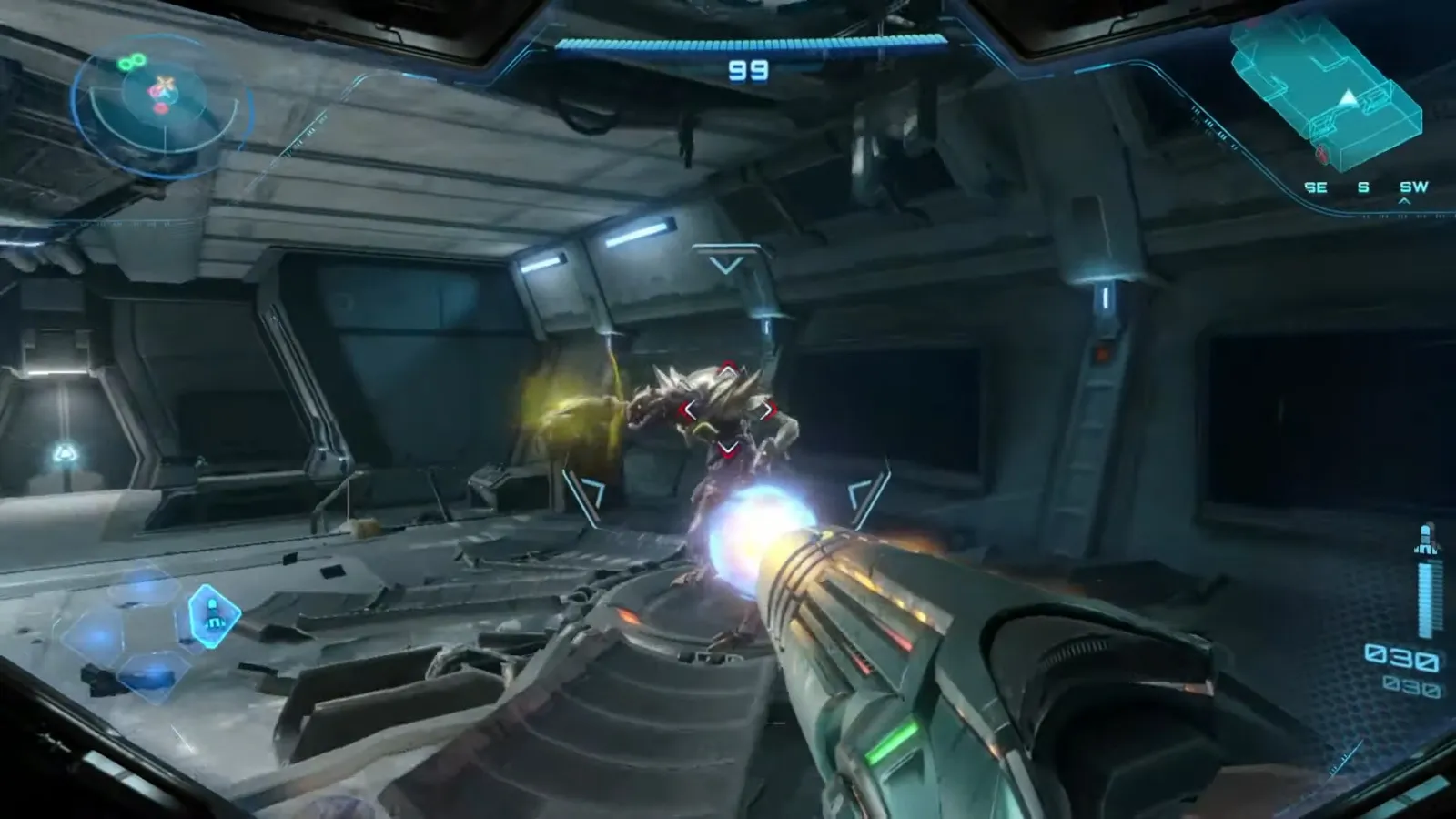The height and width of the screenshot is (819, 1456).
Task: Select the highlighted missile slot in the weapon selector
Action: 213,614
